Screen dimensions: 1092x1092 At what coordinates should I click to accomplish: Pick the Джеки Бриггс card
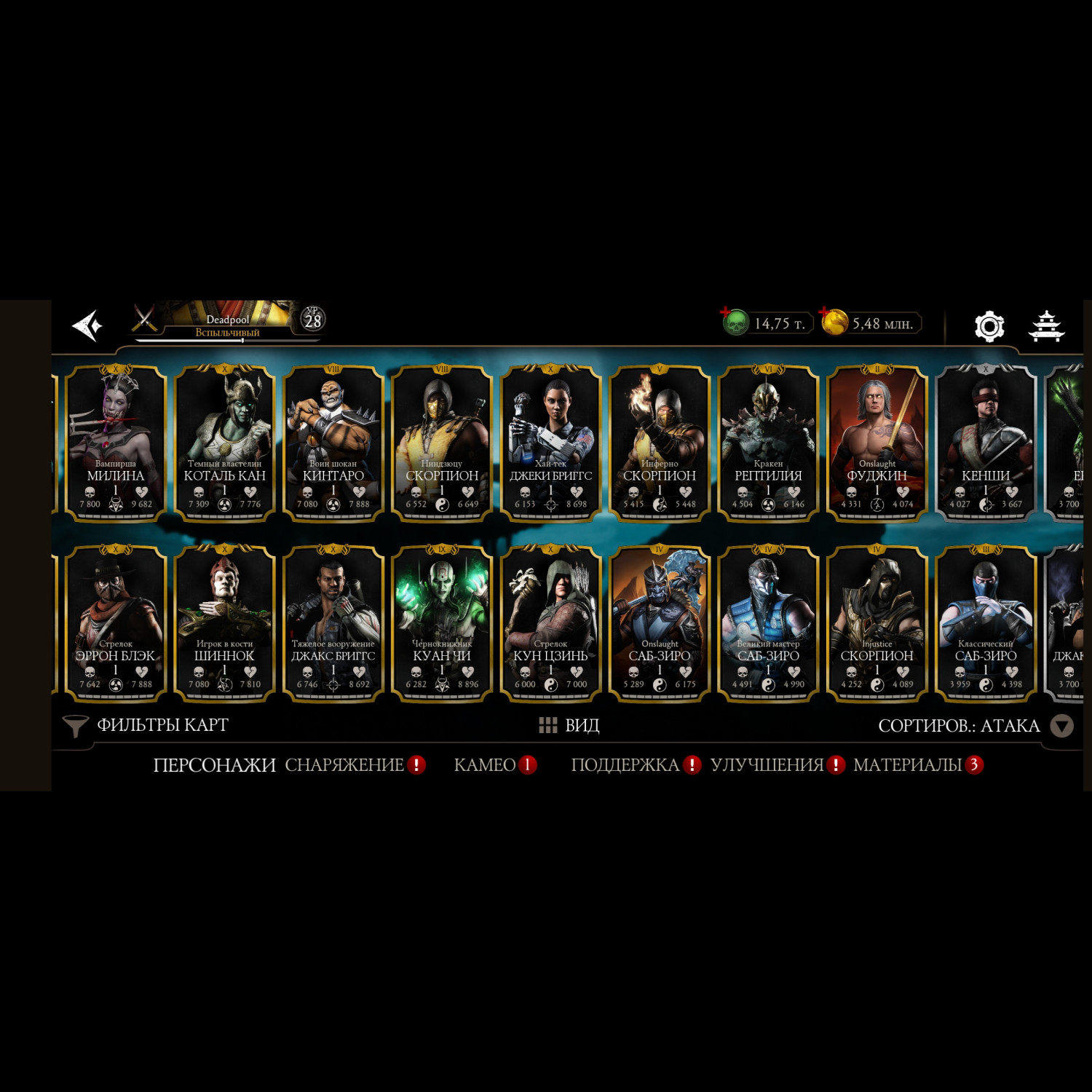tap(550, 443)
